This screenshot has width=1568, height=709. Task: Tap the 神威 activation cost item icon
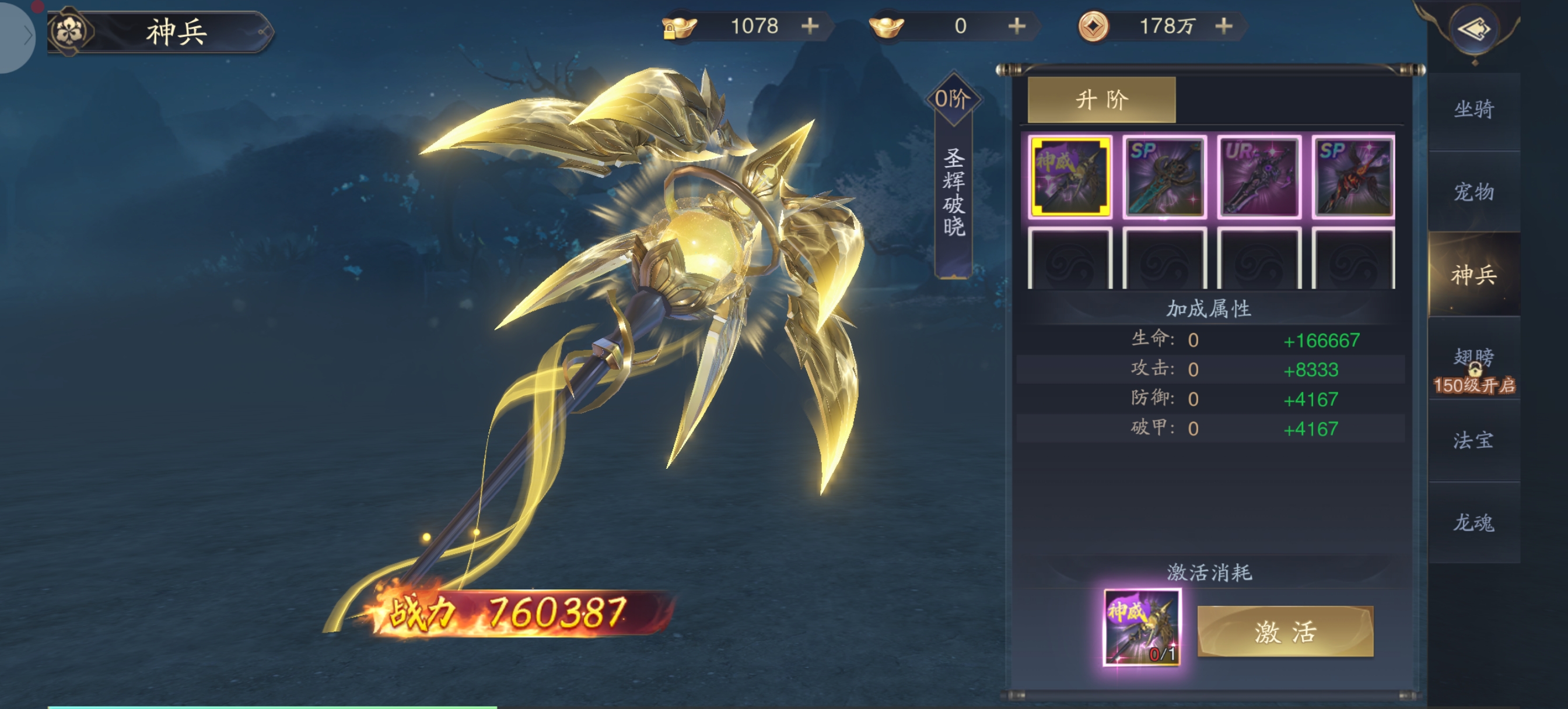click(x=1142, y=627)
